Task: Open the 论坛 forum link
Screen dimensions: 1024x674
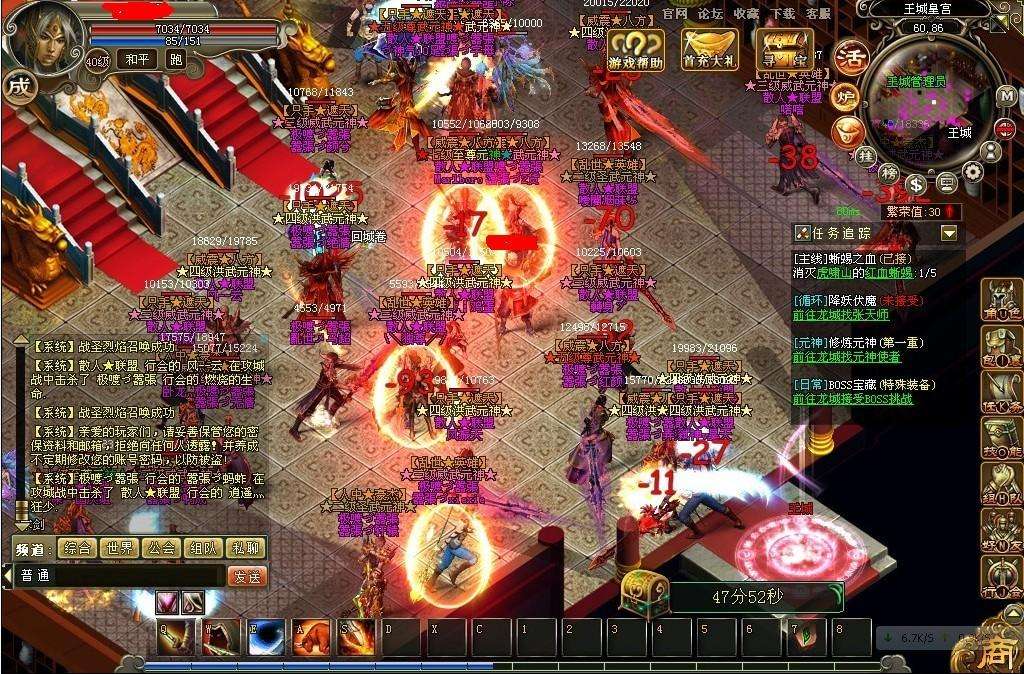Action: 710,14
